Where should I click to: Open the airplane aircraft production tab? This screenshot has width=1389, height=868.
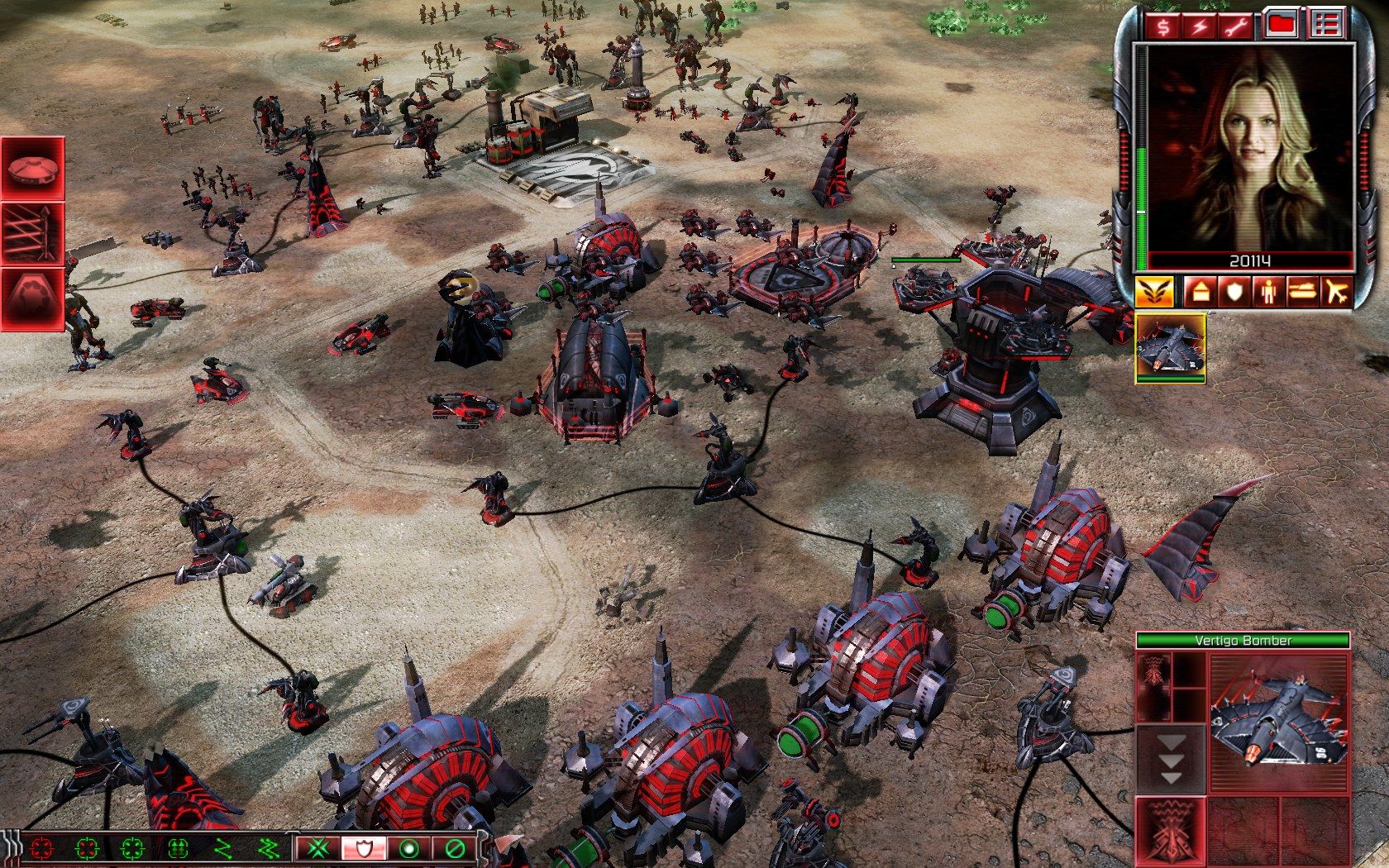point(1334,291)
